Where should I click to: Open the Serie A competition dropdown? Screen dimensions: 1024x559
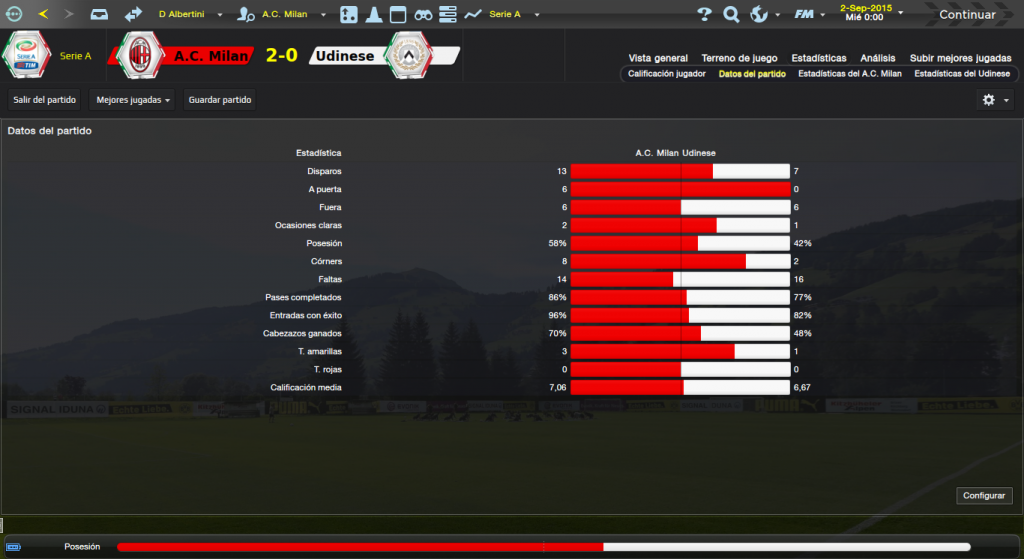click(x=514, y=14)
